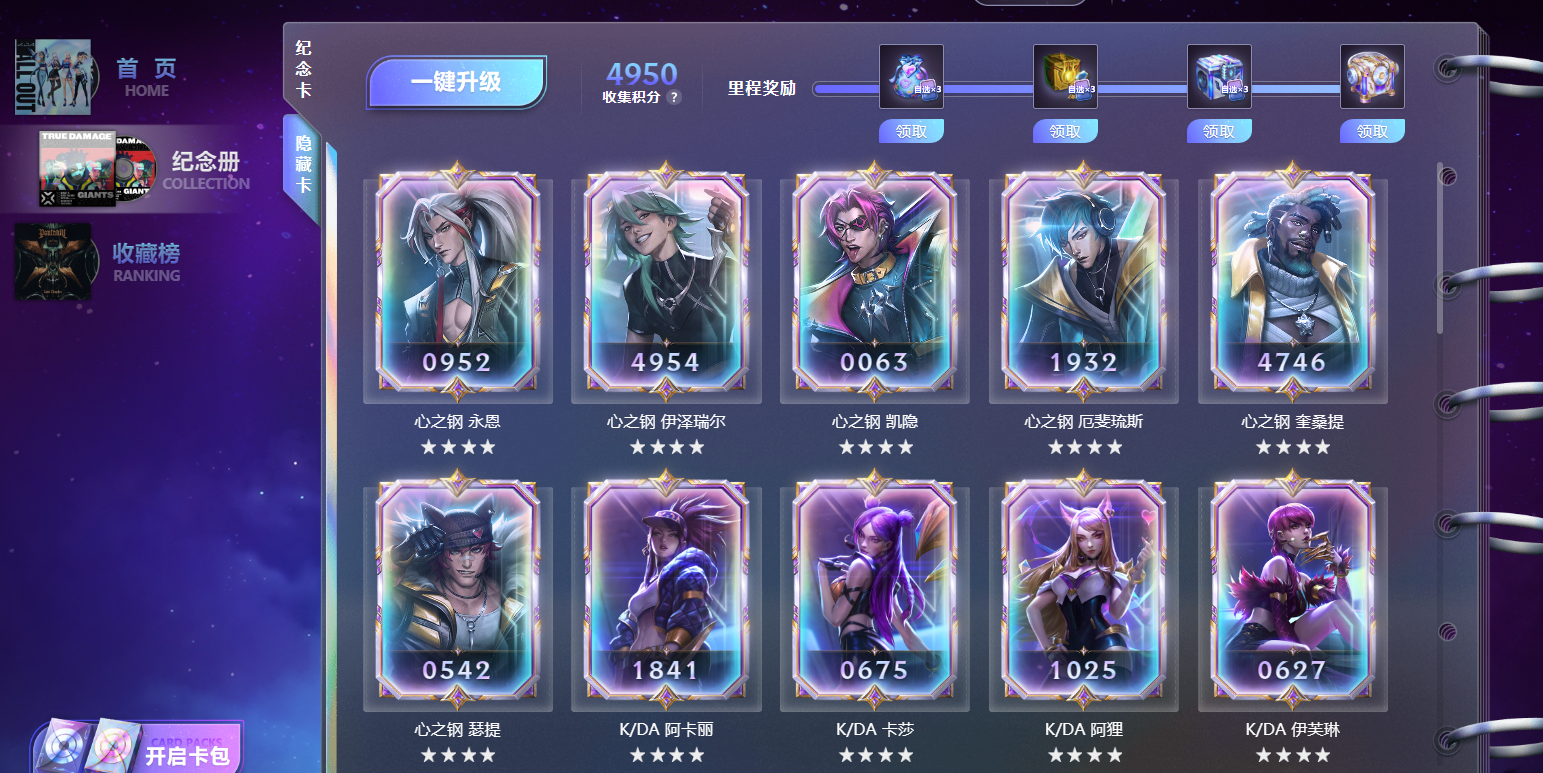This screenshot has width=1543, height=773.
Task: Click the golden chest milestone reward icon
Action: click(1064, 75)
